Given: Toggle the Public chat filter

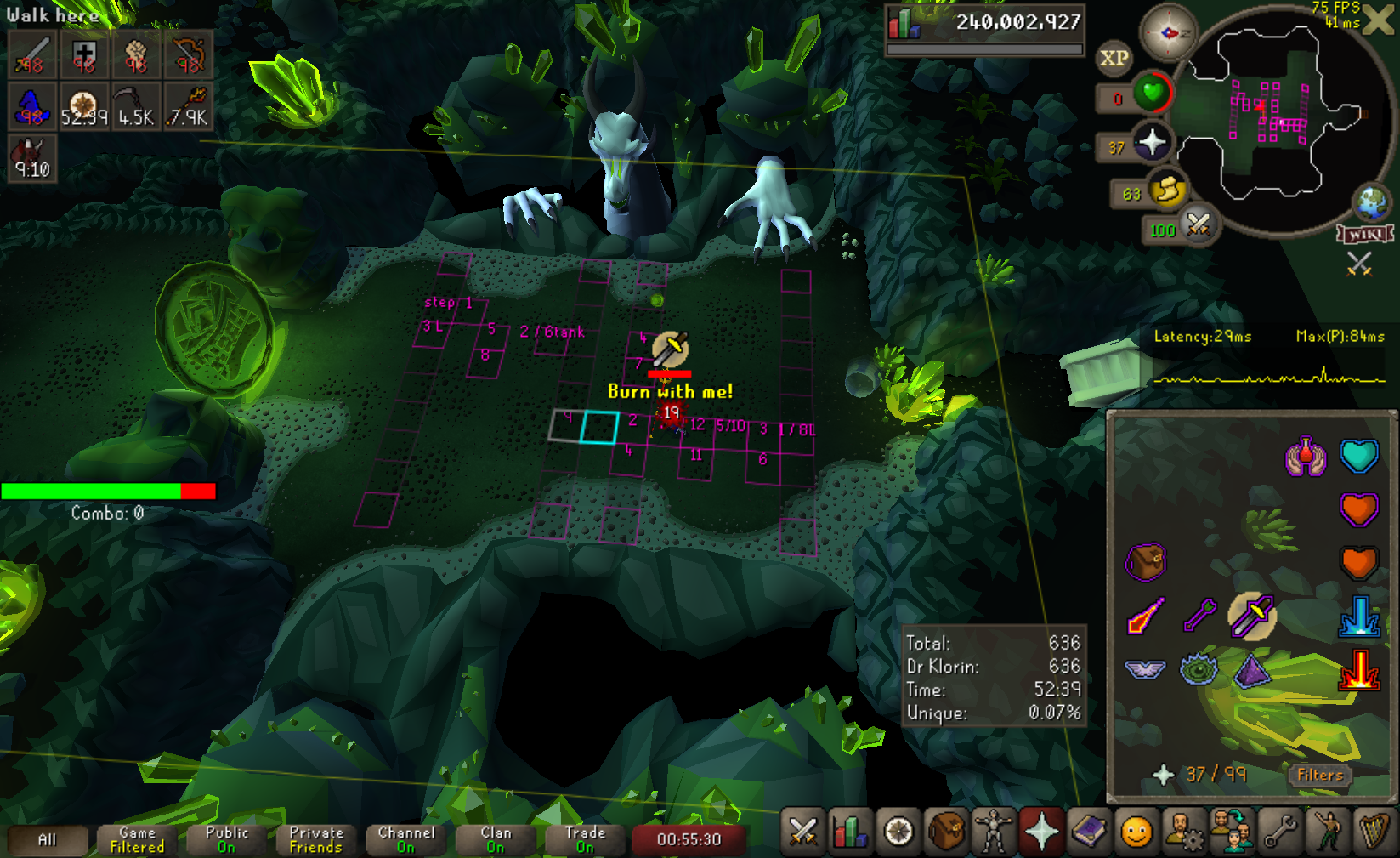Looking at the screenshot, I should (226, 839).
